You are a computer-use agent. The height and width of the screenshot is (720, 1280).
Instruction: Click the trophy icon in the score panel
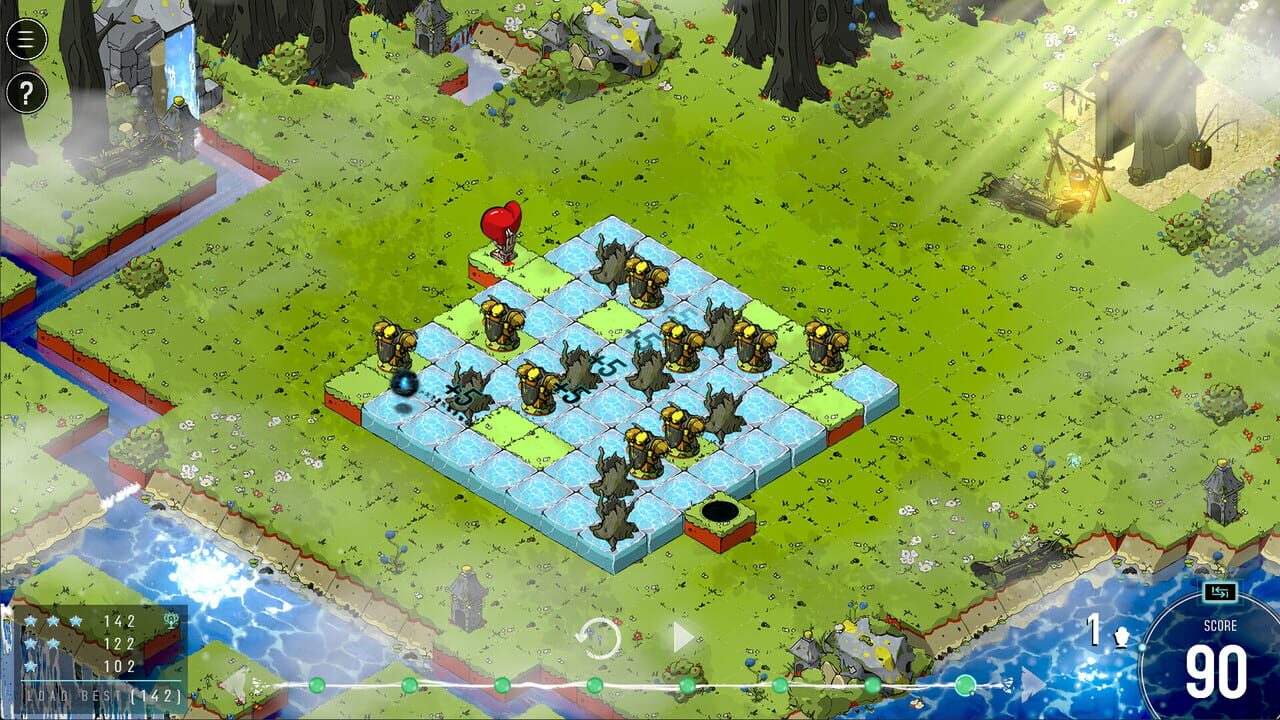coord(170,620)
